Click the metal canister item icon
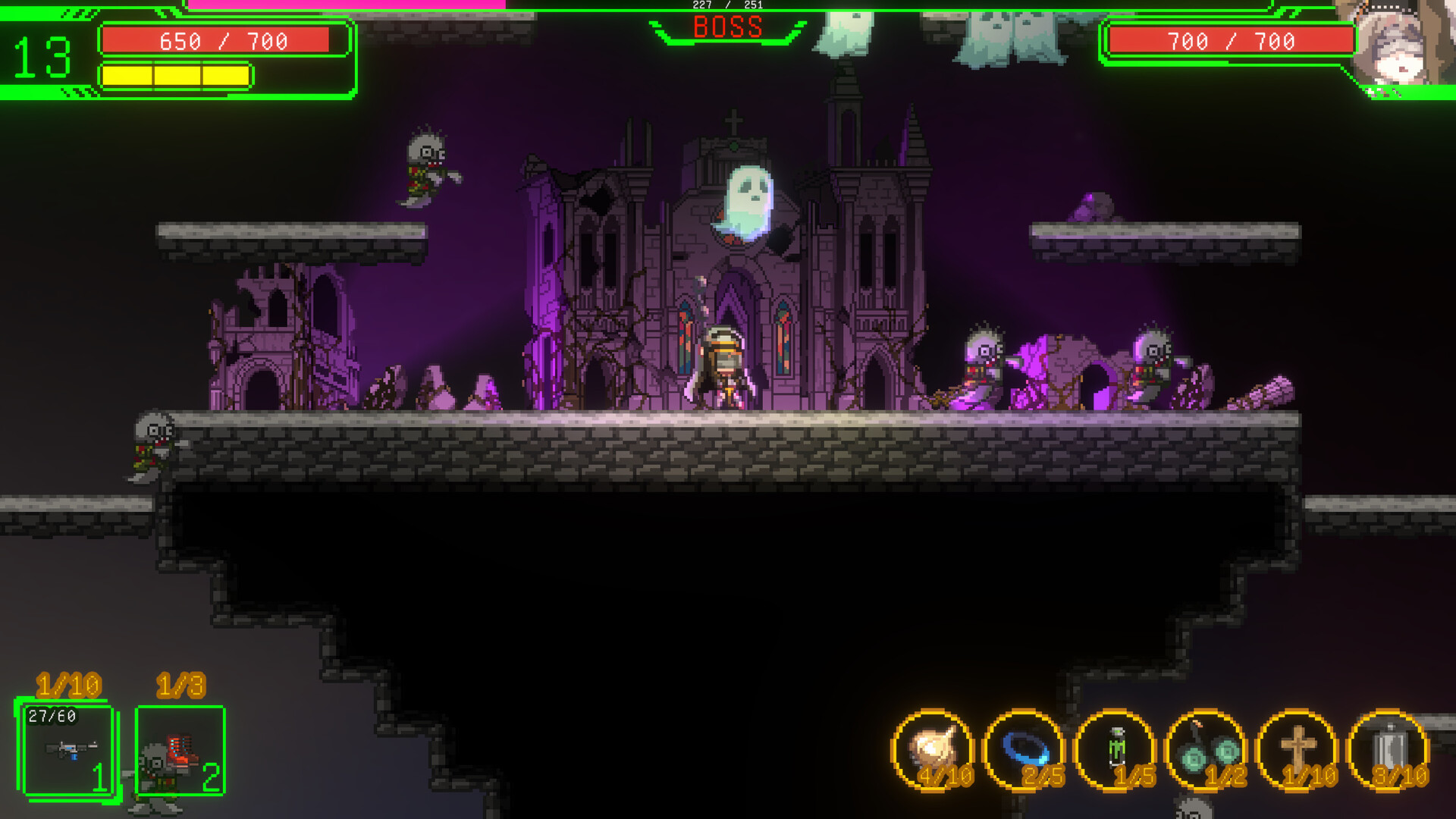This screenshot has height=819, width=1456. [x=1388, y=750]
